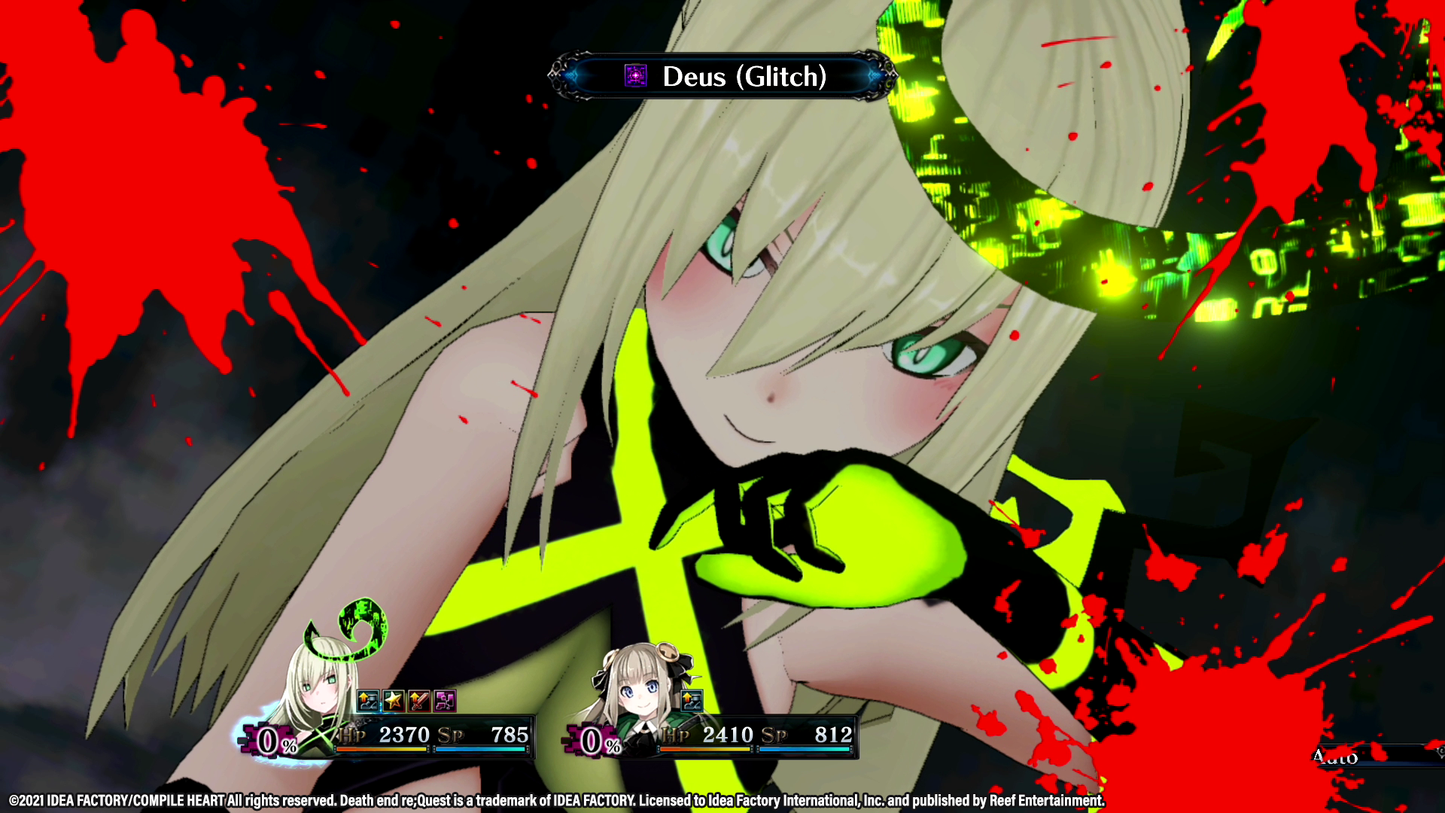Expand the Deus (Glitch) enemy name banner
Screen dimensions: 1445x813
[722, 75]
